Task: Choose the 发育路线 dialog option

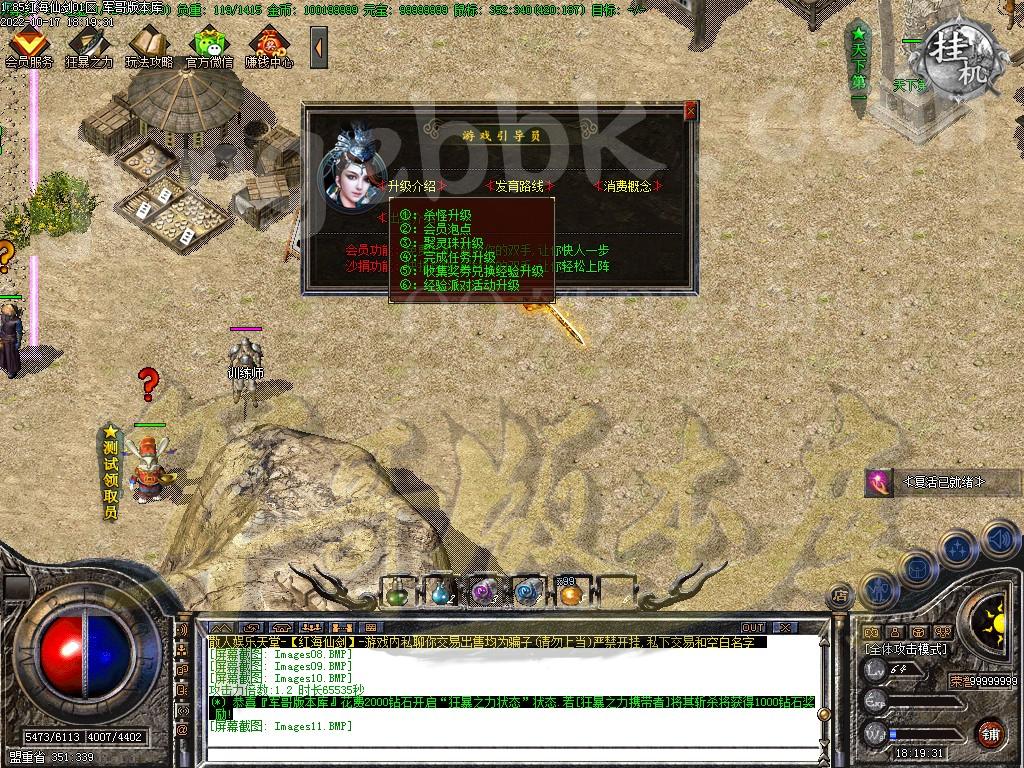Action: point(516,186)
